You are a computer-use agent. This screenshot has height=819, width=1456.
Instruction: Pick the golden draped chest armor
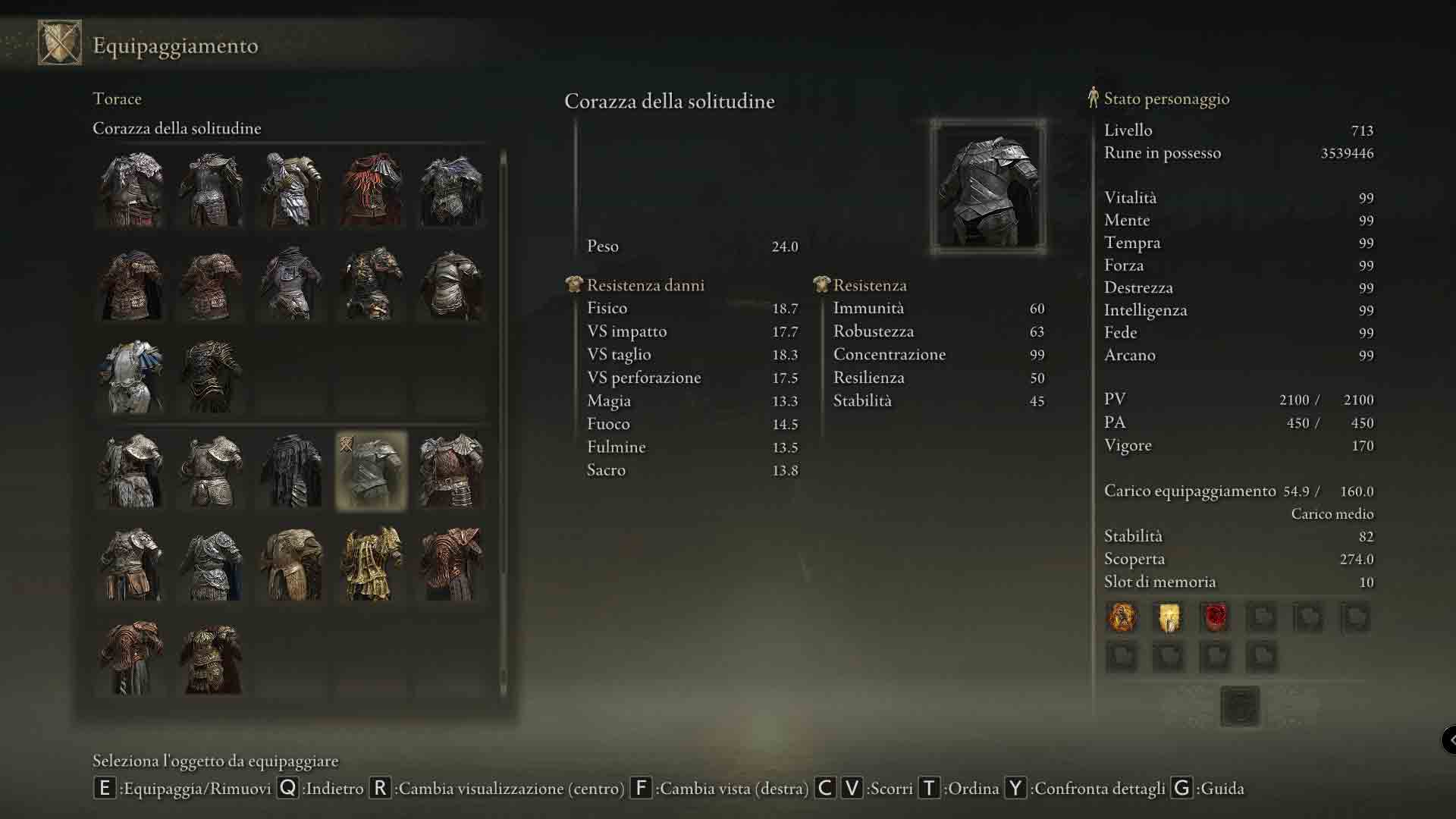tap(371, 564)
